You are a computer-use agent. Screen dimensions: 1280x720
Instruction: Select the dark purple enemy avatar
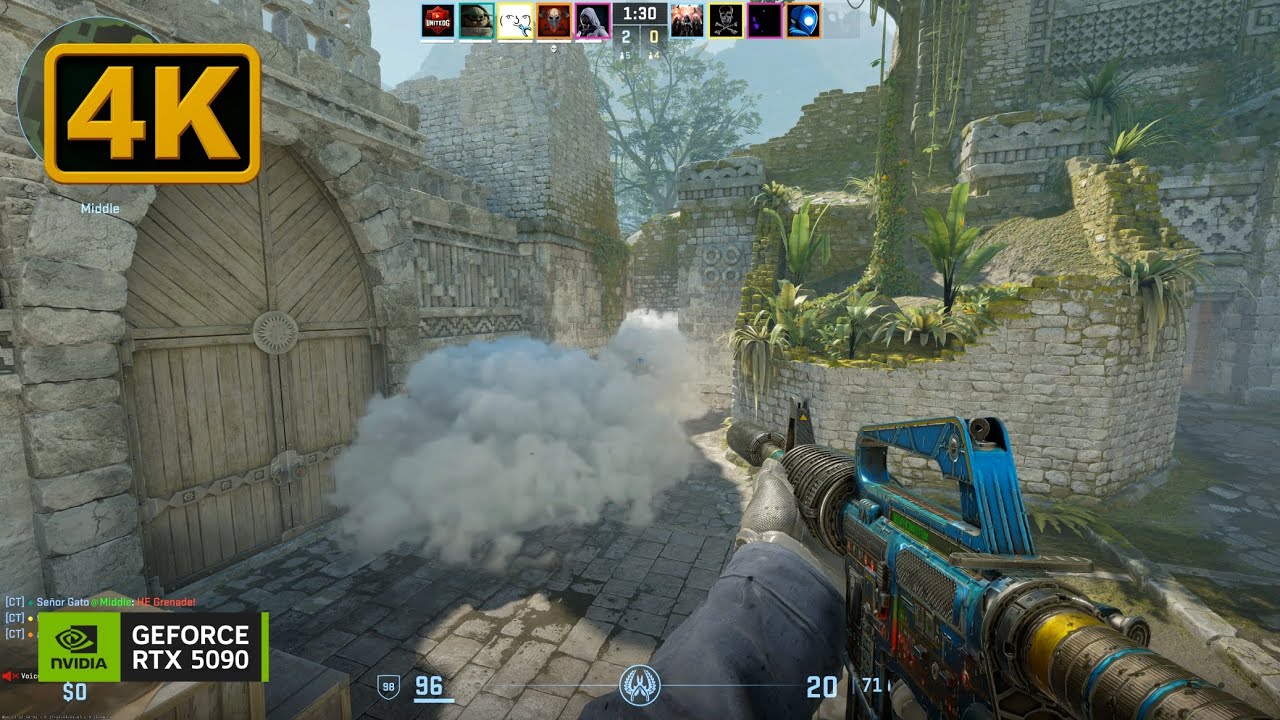(x=765, y=21)
